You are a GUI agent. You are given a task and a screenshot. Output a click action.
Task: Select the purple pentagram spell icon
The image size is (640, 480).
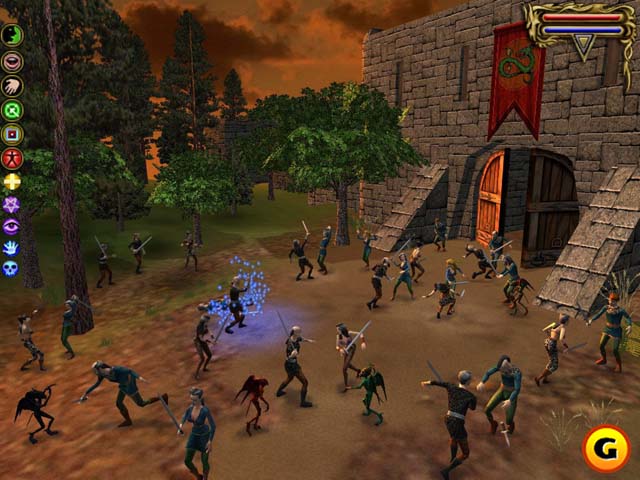12,204
